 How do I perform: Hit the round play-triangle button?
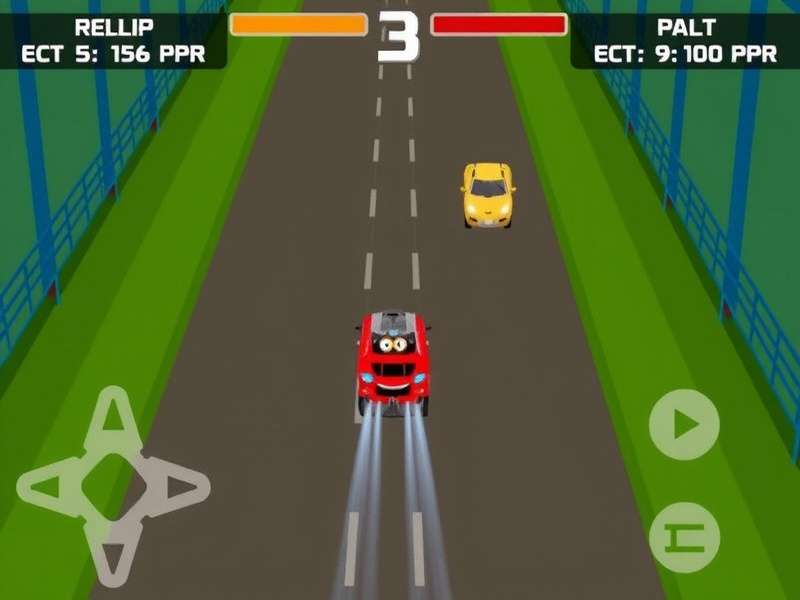[x=684, y=425]
